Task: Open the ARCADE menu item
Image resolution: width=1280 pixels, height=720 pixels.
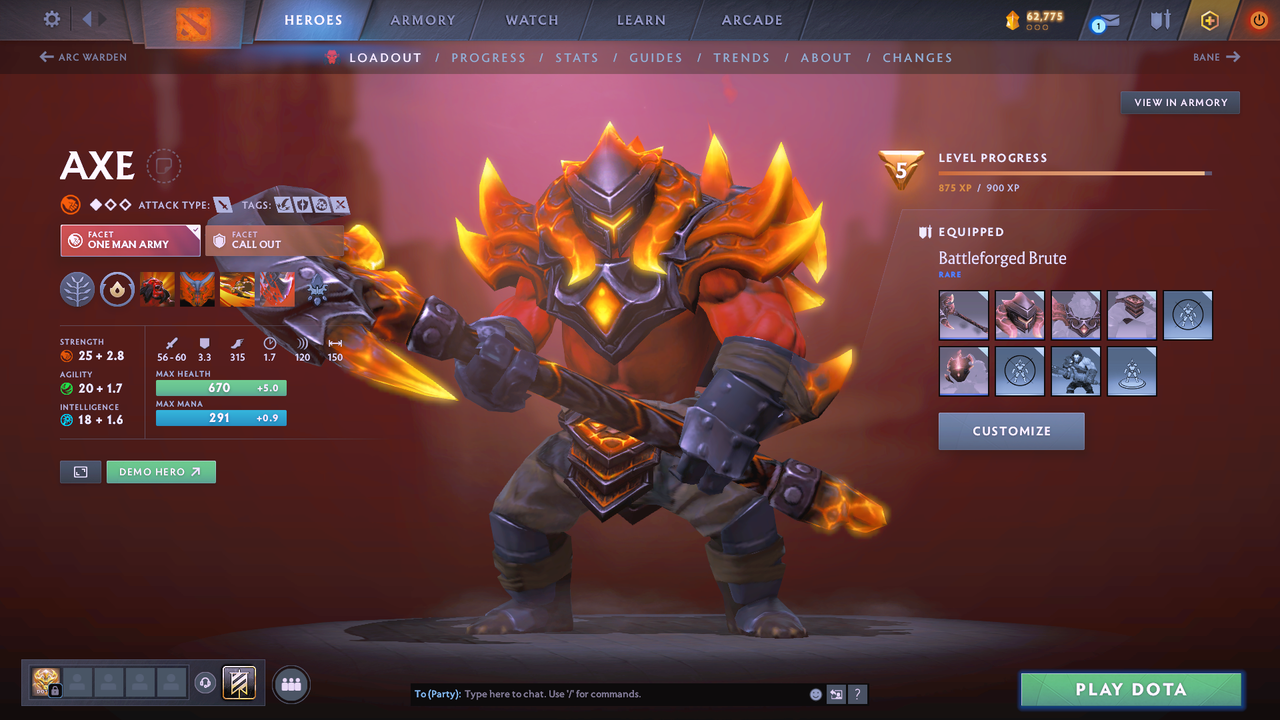Action: [751, 19]
